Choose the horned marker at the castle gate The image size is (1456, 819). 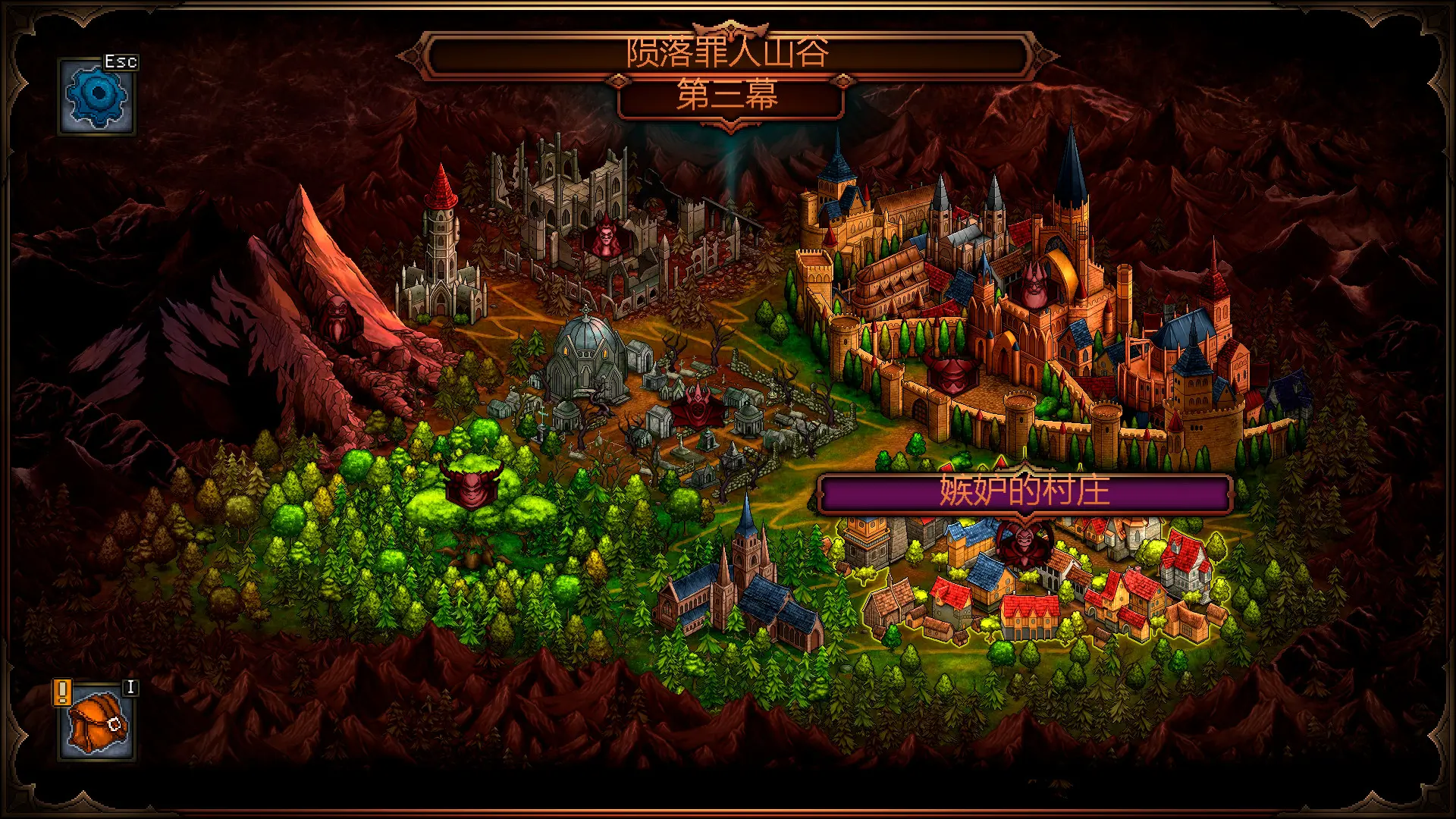tap(950, 374)
